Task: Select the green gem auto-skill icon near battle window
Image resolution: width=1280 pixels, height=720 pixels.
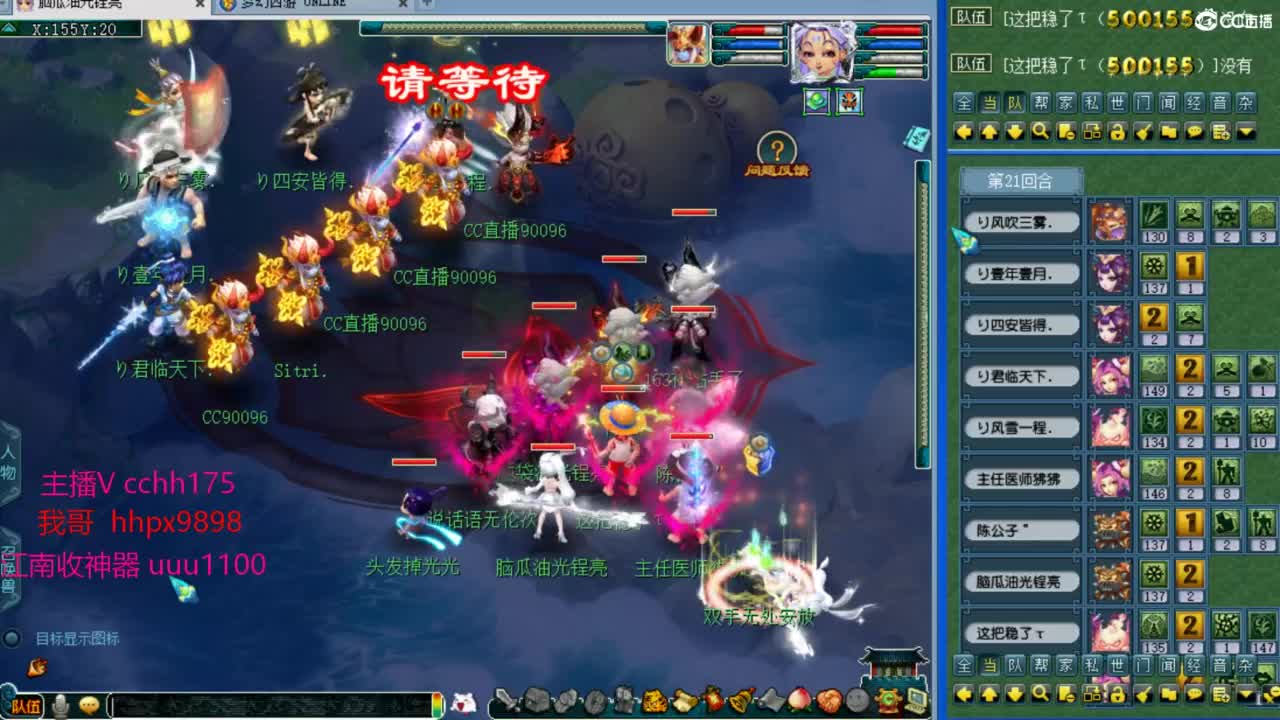Action: point(815,101)
